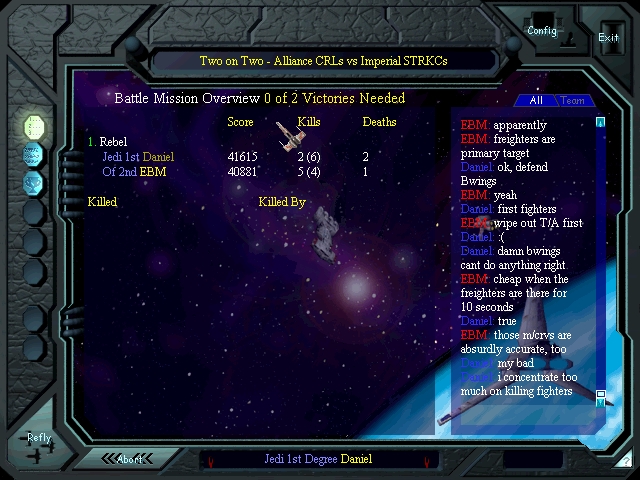Click the chat scrollbar down arrow

point(601,397)
